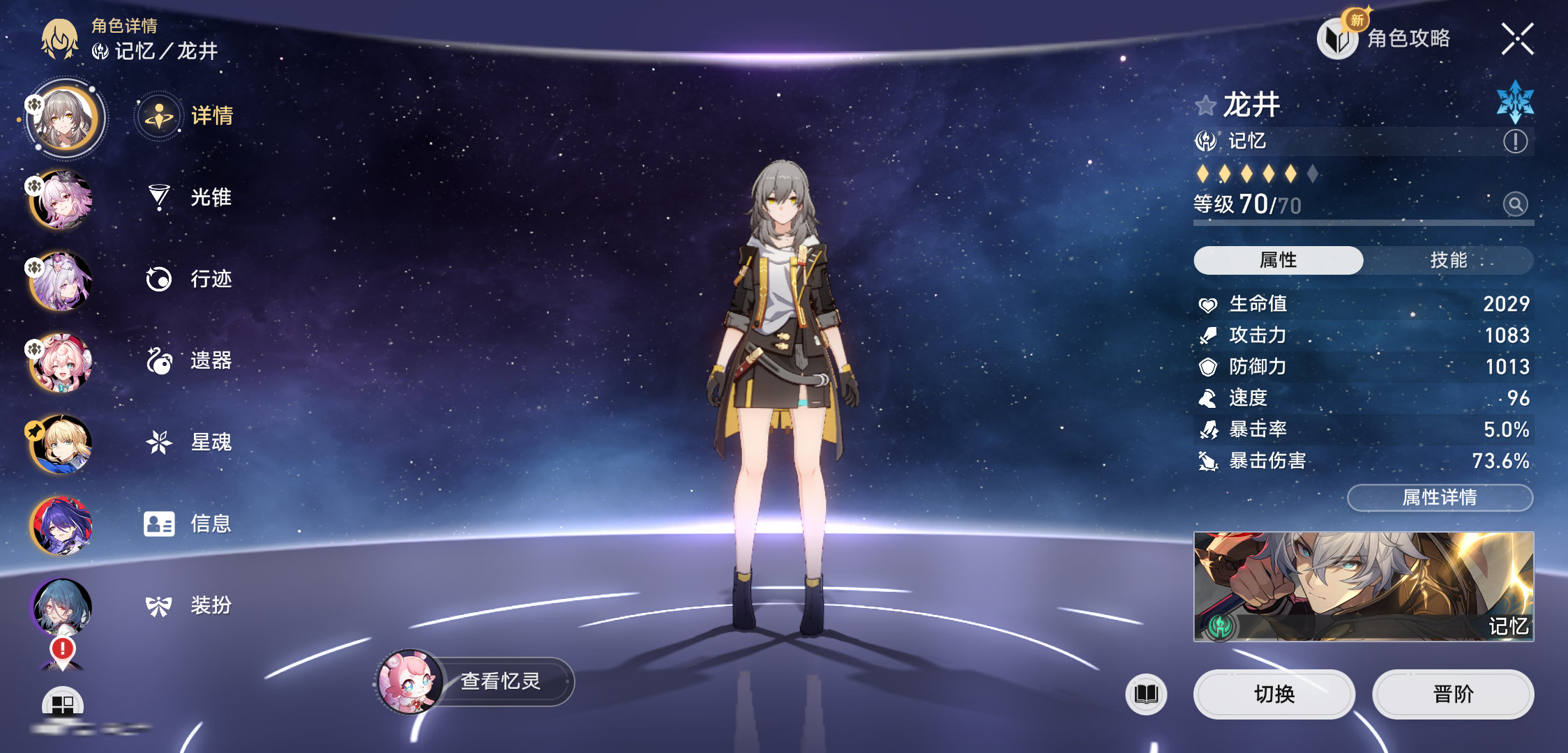1568x753 pixels.
Task: Switch to the 技能 skills tab
Action: (x=1448, y=260)
